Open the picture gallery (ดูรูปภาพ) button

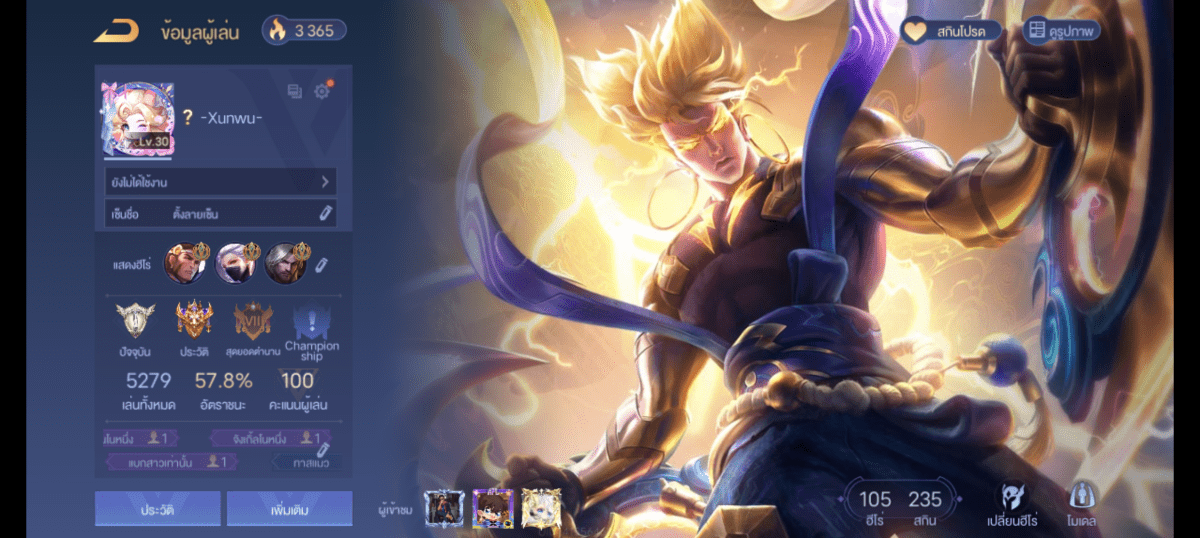(x=1062, y=31)
